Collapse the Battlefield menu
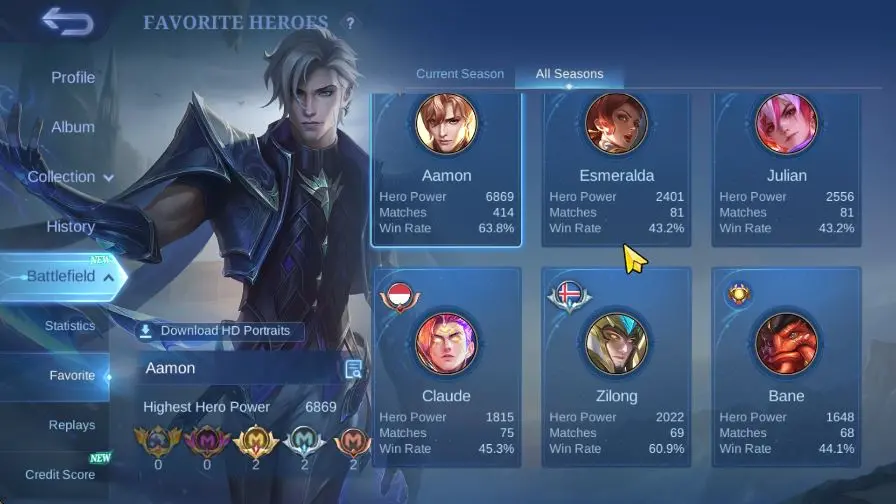 (x=72, y=276)
